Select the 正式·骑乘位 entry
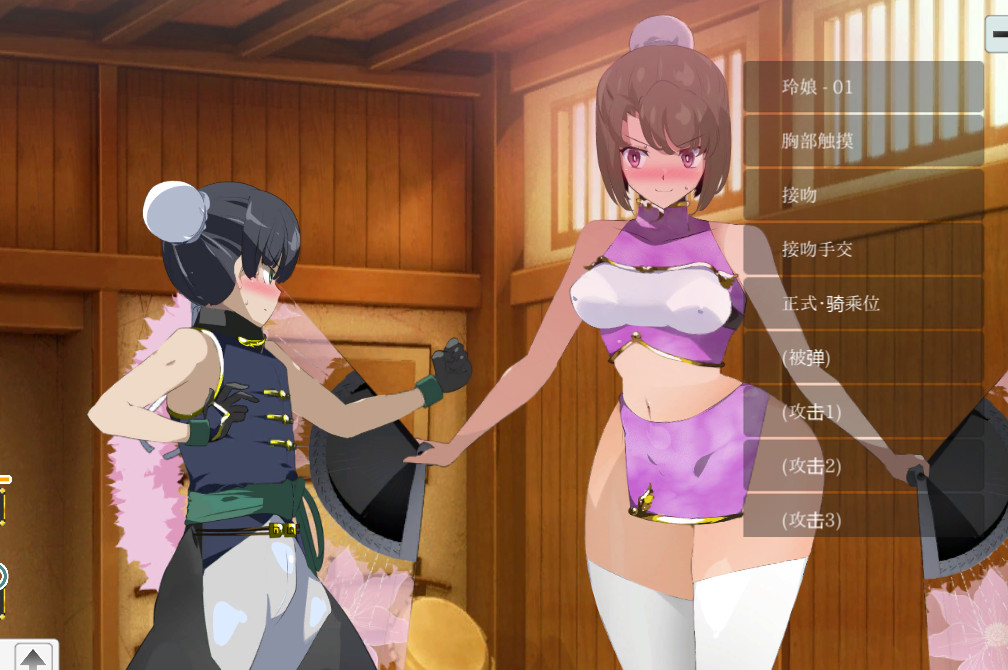 (863, 303)
